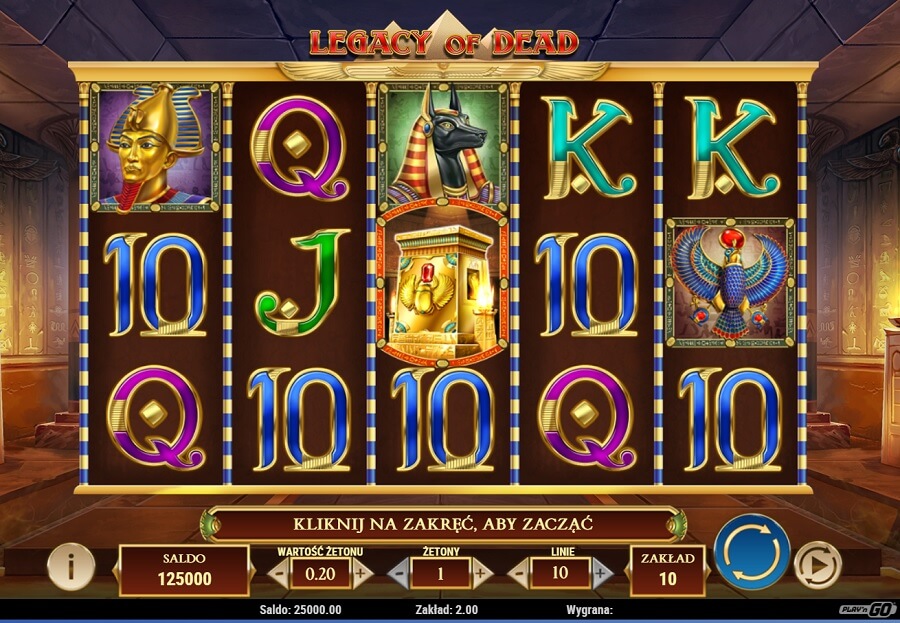The height and width of the screenshot is (623, 900).
Task: Reduce the Żetony coin count
Action: pos(398,573)
